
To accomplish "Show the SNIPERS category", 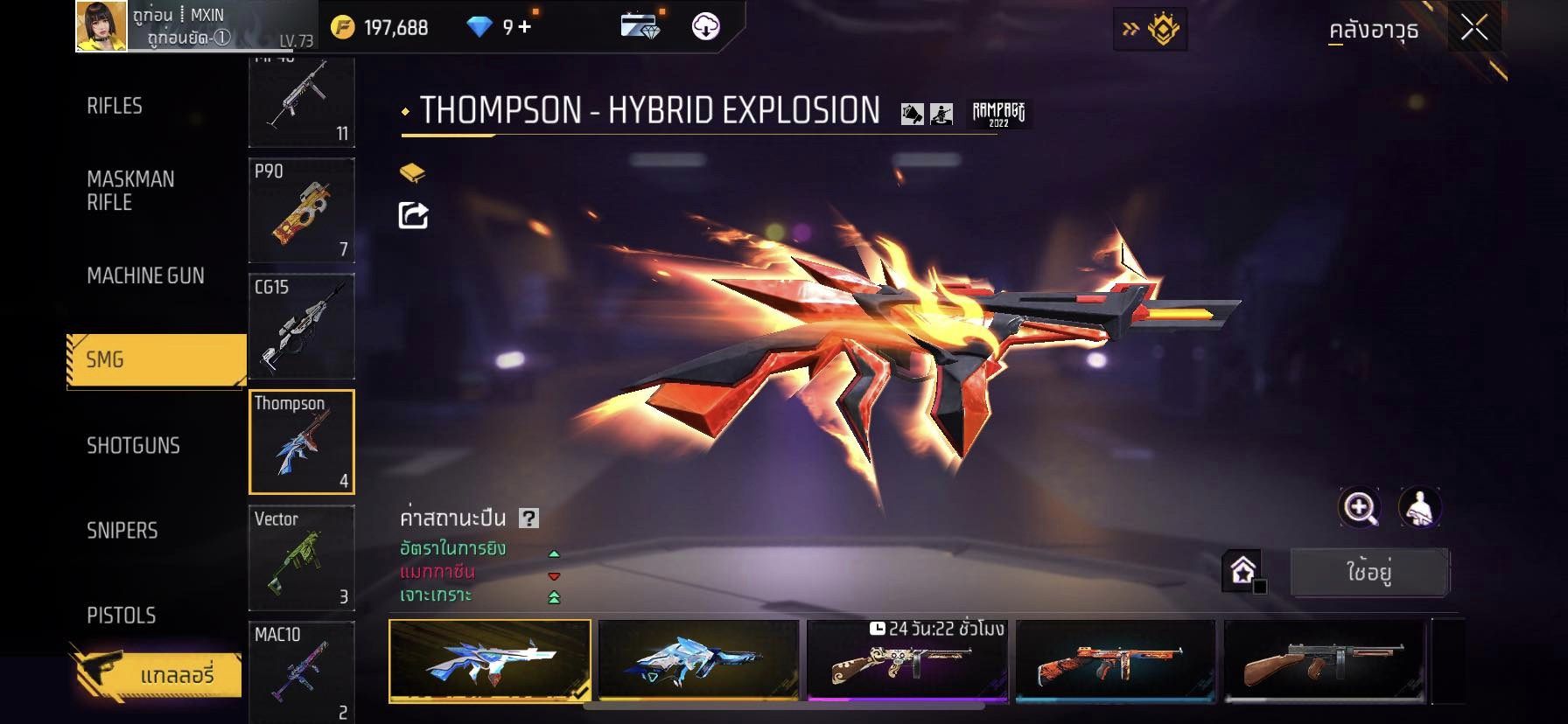I will tap(122, 530).
